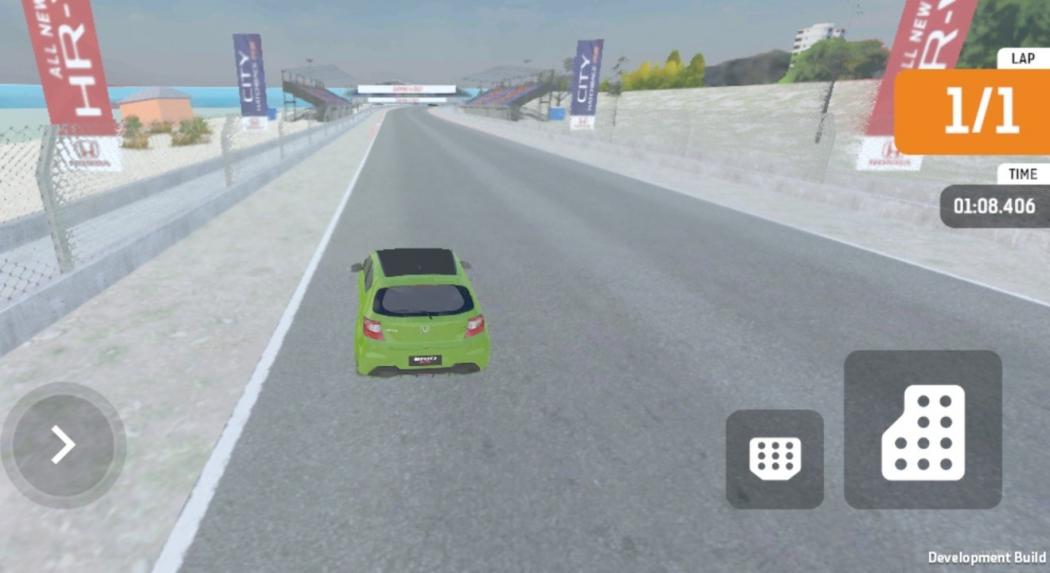Hit the brake pedal button
This screenshot has width=1050, height=573.
pos(775,459)
